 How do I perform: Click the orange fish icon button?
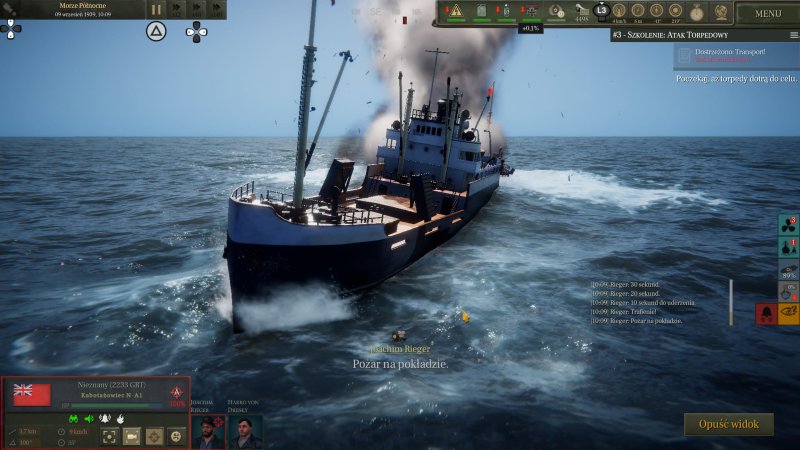click(789, 313)
